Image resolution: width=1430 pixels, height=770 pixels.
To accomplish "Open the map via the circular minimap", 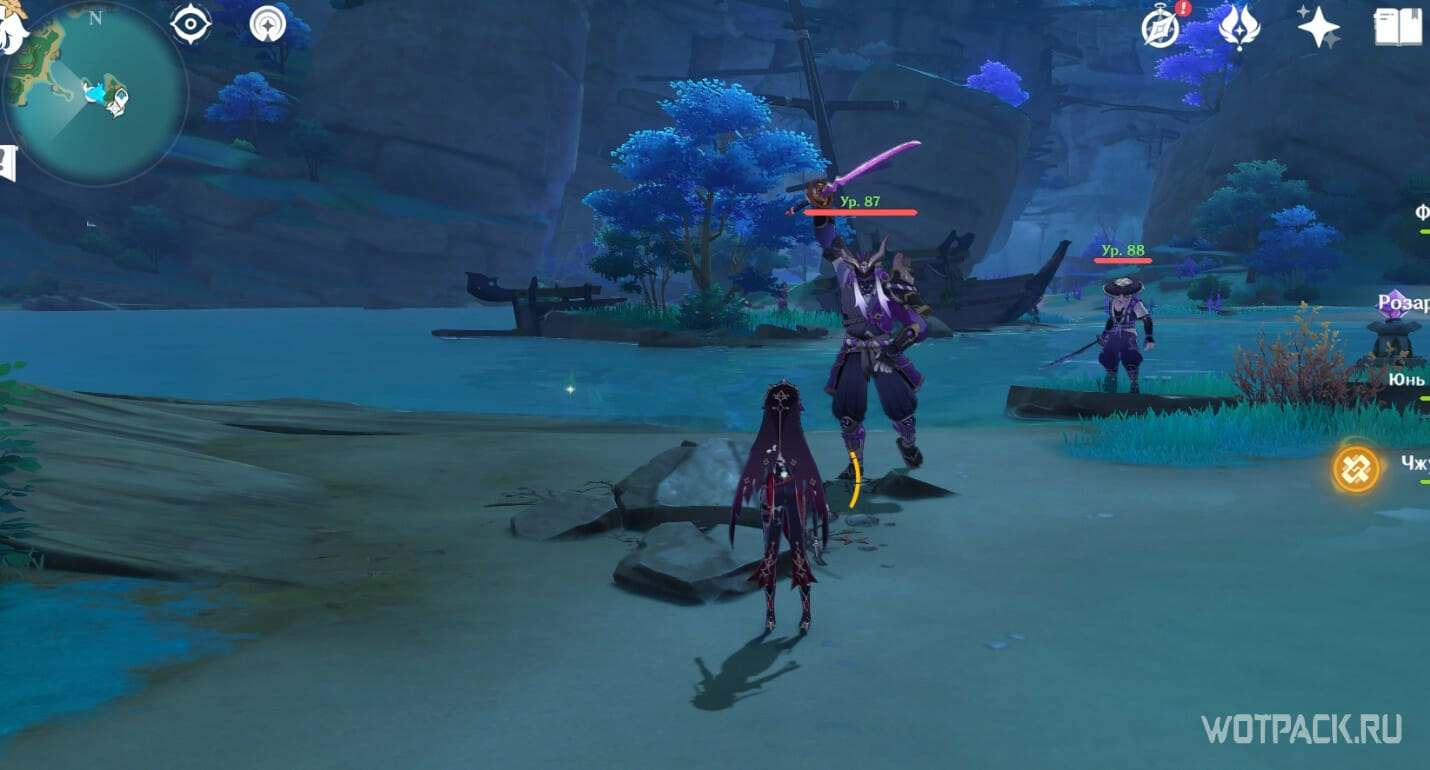I will 96,93.
